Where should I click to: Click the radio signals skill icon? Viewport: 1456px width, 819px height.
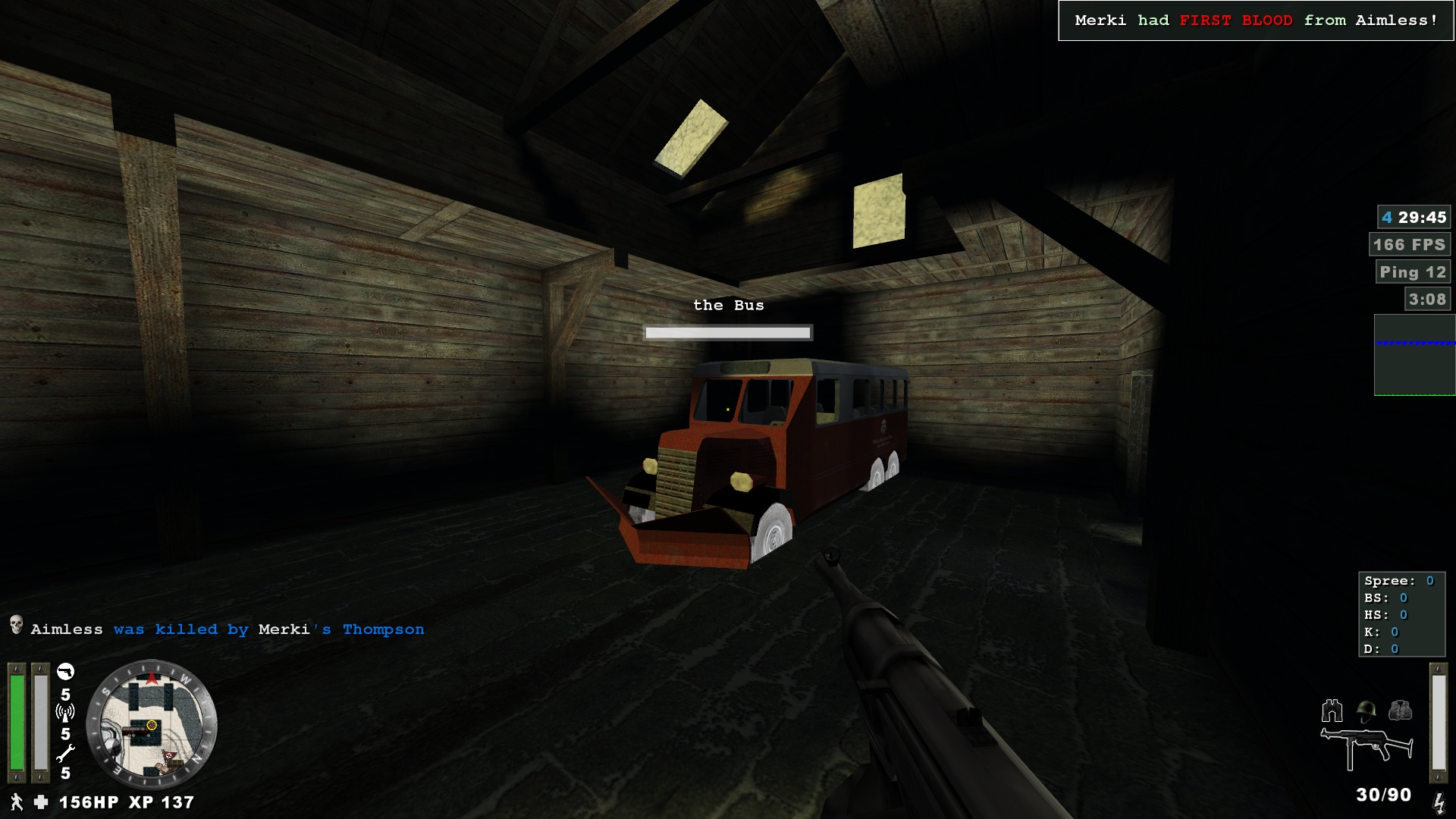[x=65, y=713]
